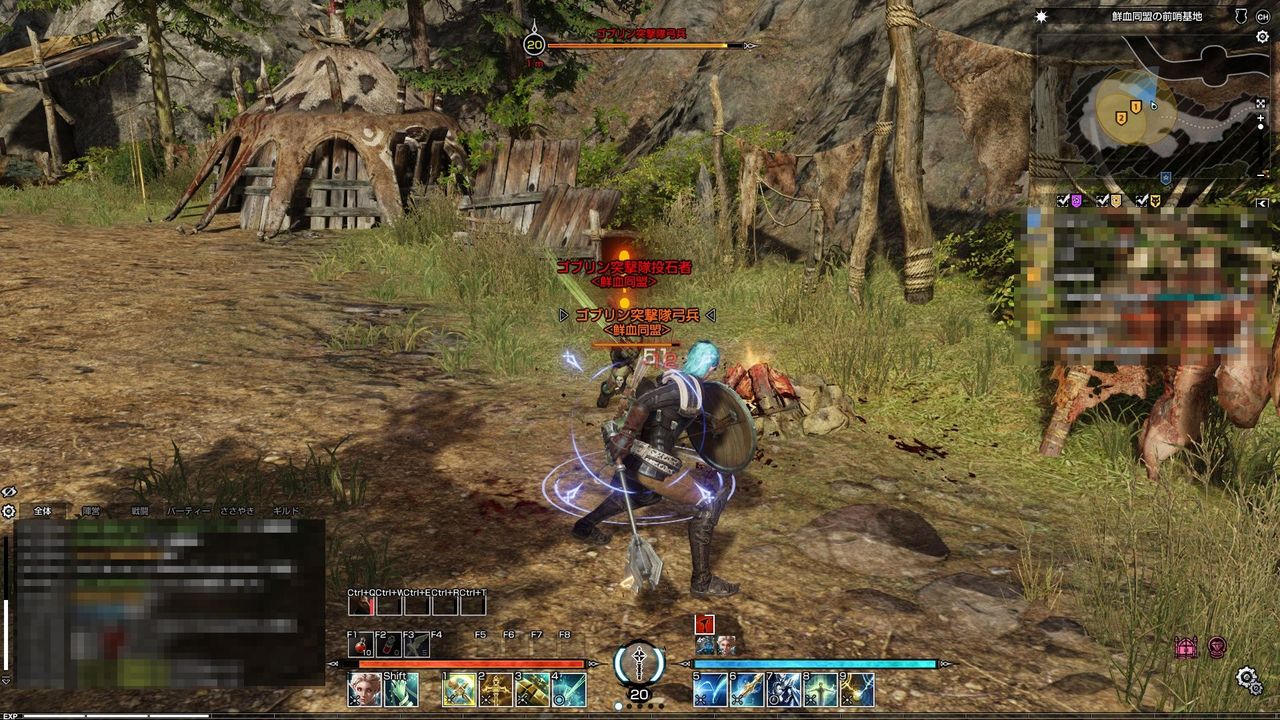This screenshot has width=1280, height=720.
Task: Open the CH channel selector near the minimap
Action: click(1261, 15)
